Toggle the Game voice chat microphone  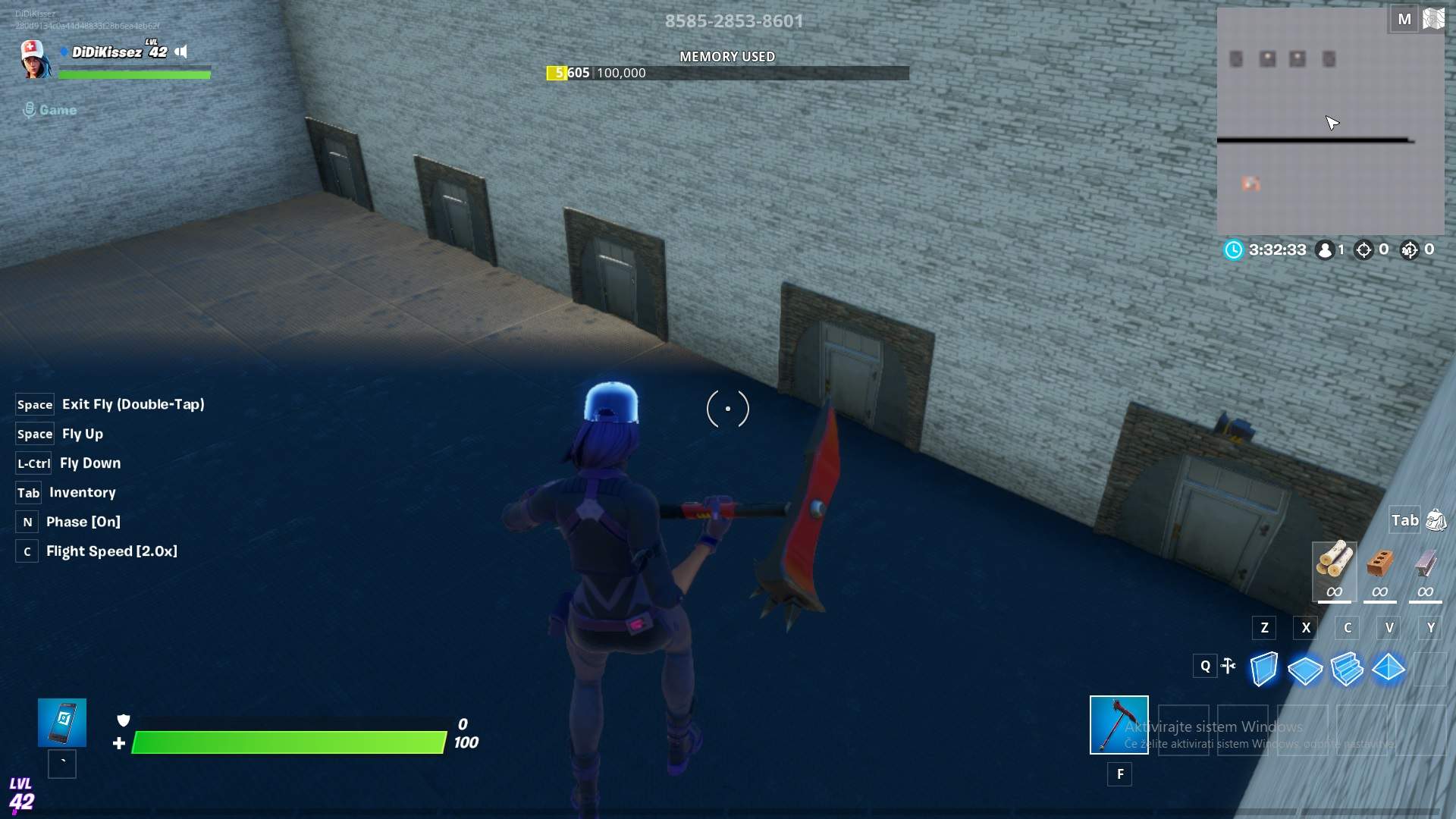tap(30, 109)
